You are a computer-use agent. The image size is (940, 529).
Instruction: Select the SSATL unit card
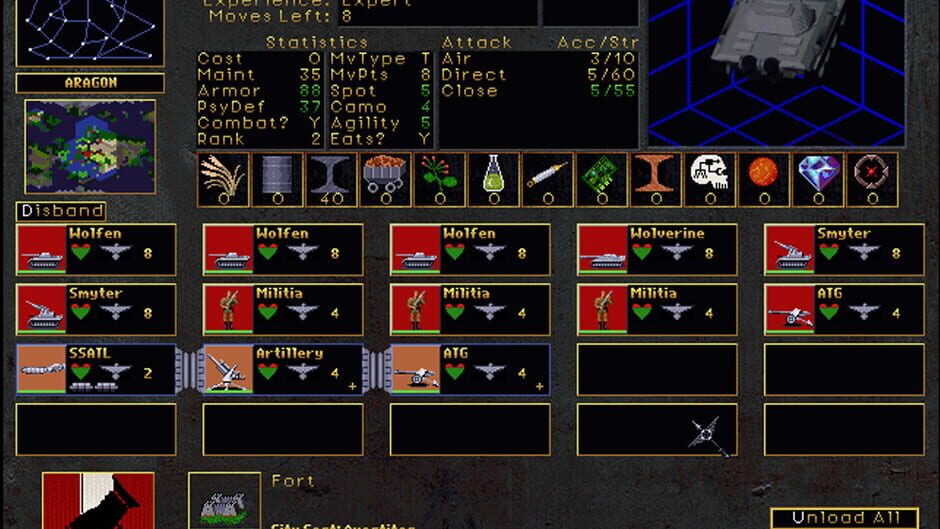click(x=96, y=370)
